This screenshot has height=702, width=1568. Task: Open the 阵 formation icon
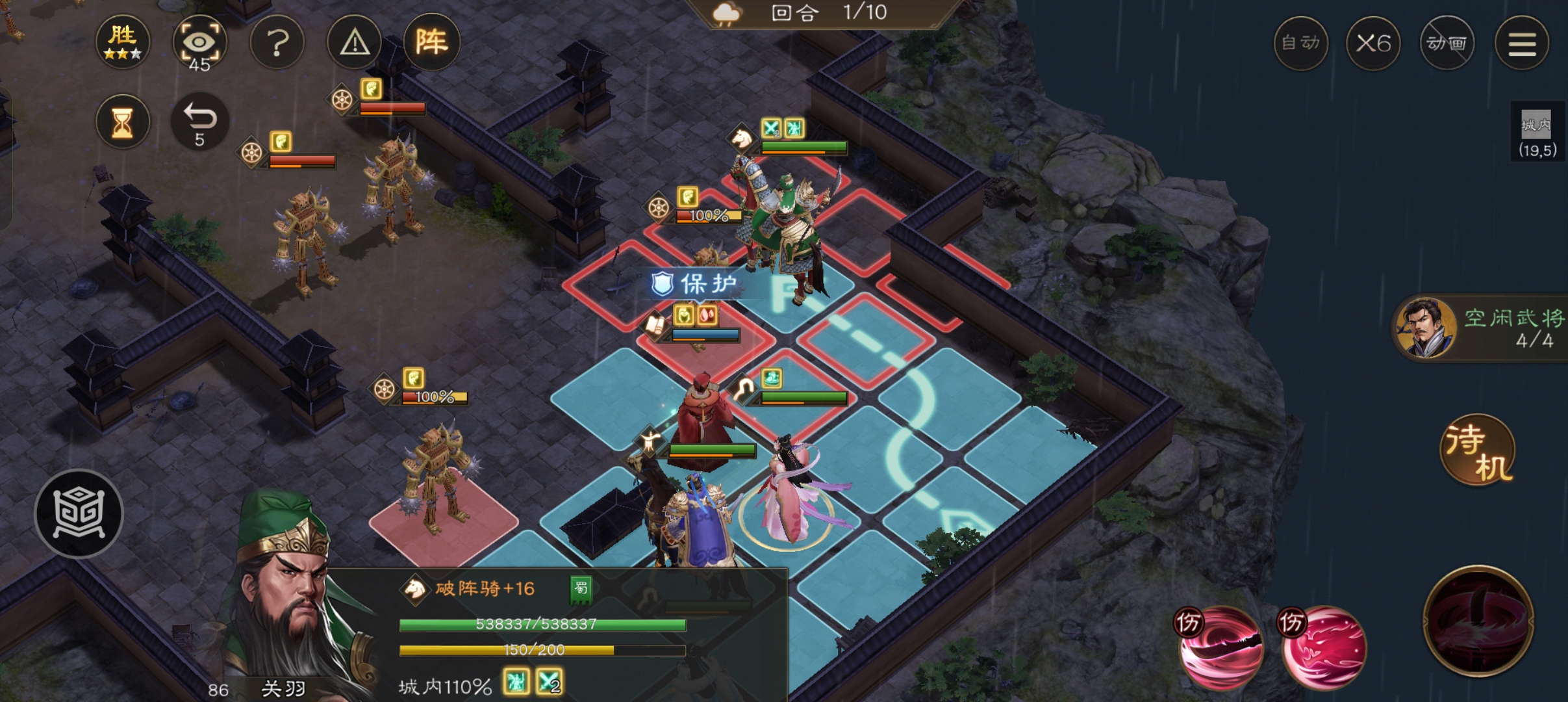click(432, 41)
